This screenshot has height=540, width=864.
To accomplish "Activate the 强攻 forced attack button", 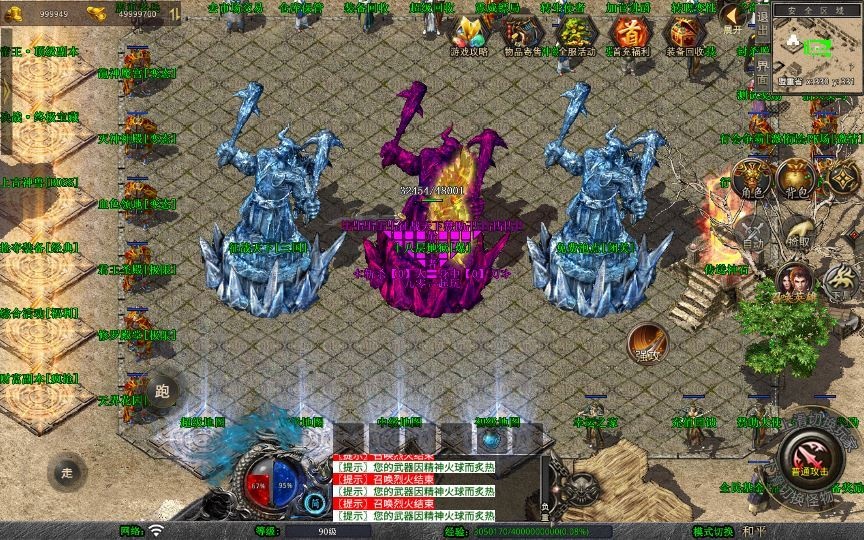I will [647, 344].
